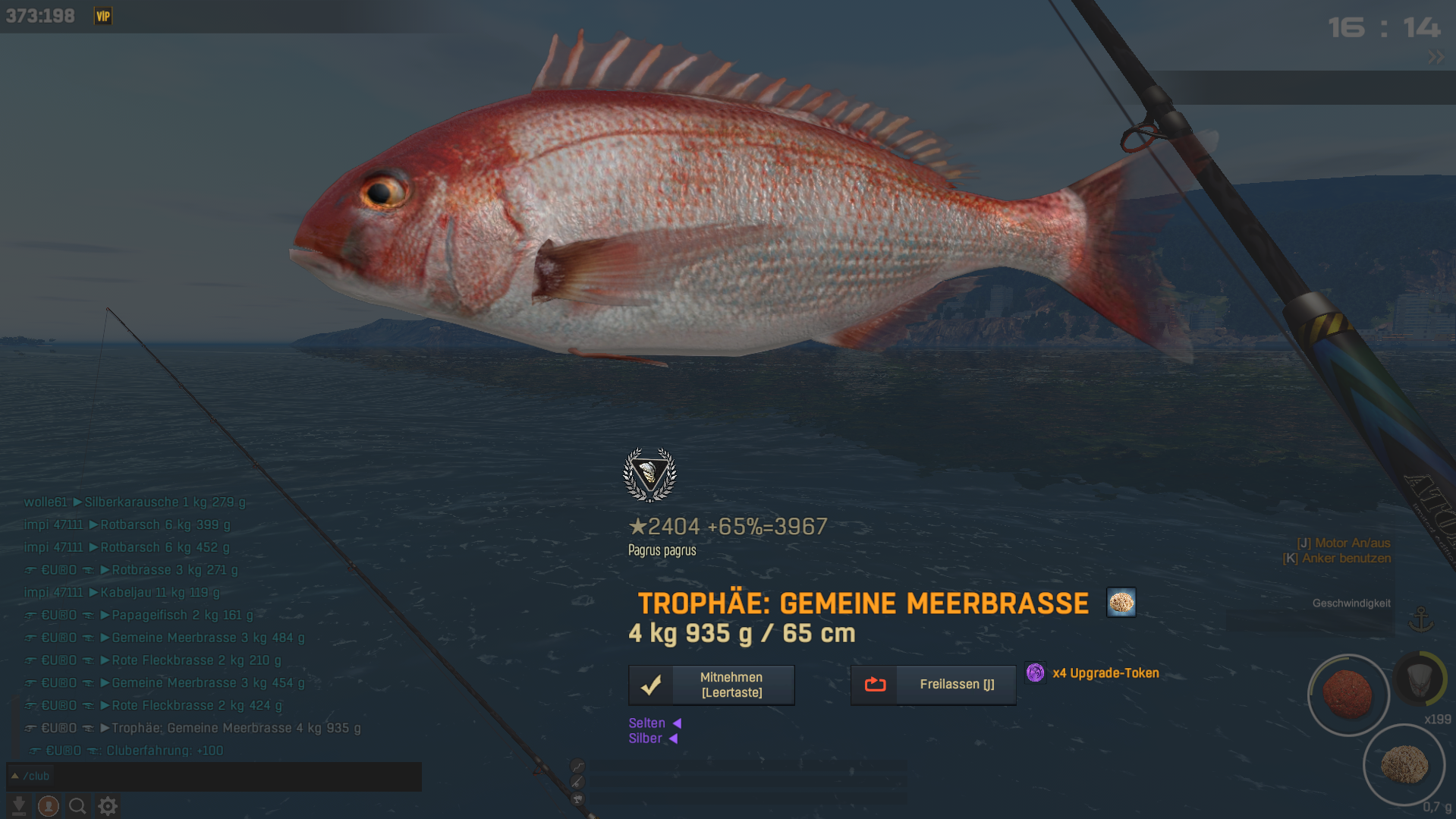Viewport: 1456px width, 819px height.
Task: Click the reel indicator icon
Action: (x=577, y=799)
